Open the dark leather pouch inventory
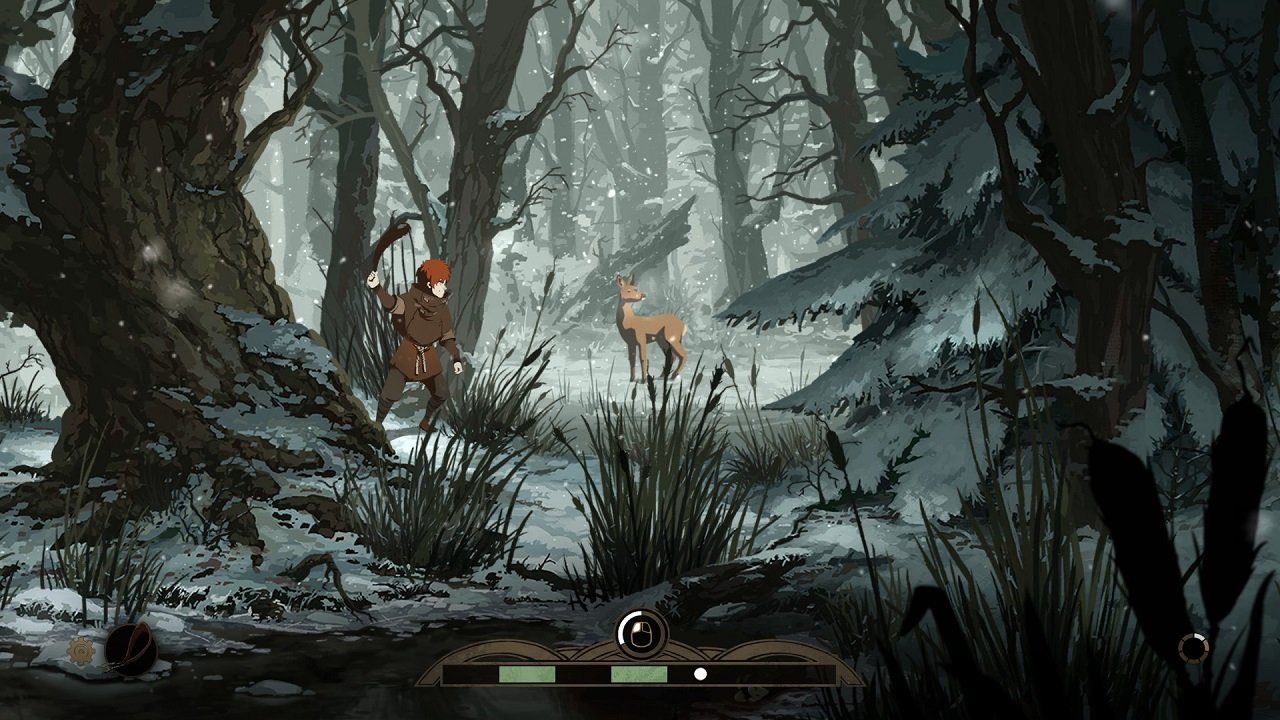This screenshot has width=1280, height=720. pos(130,648)
